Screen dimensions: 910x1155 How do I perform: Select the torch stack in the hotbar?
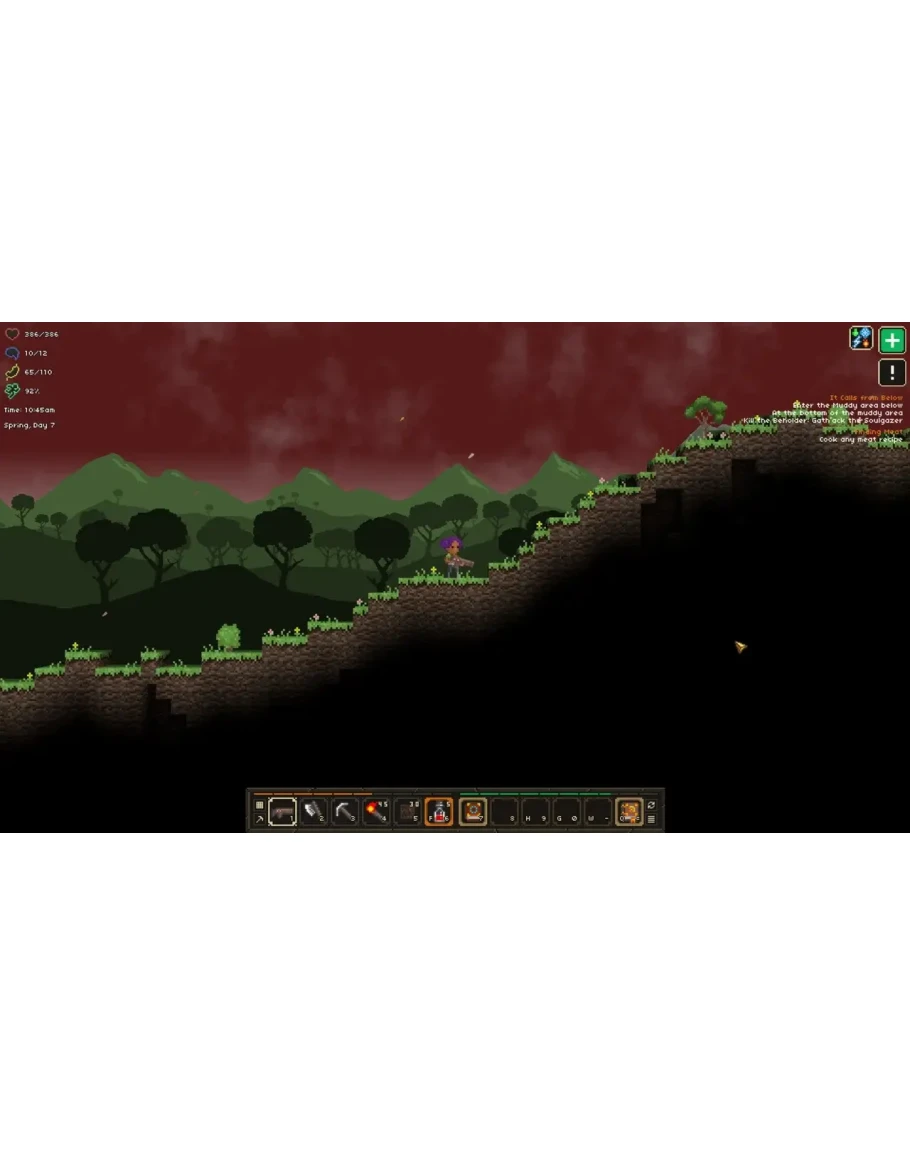click(376, 811)
